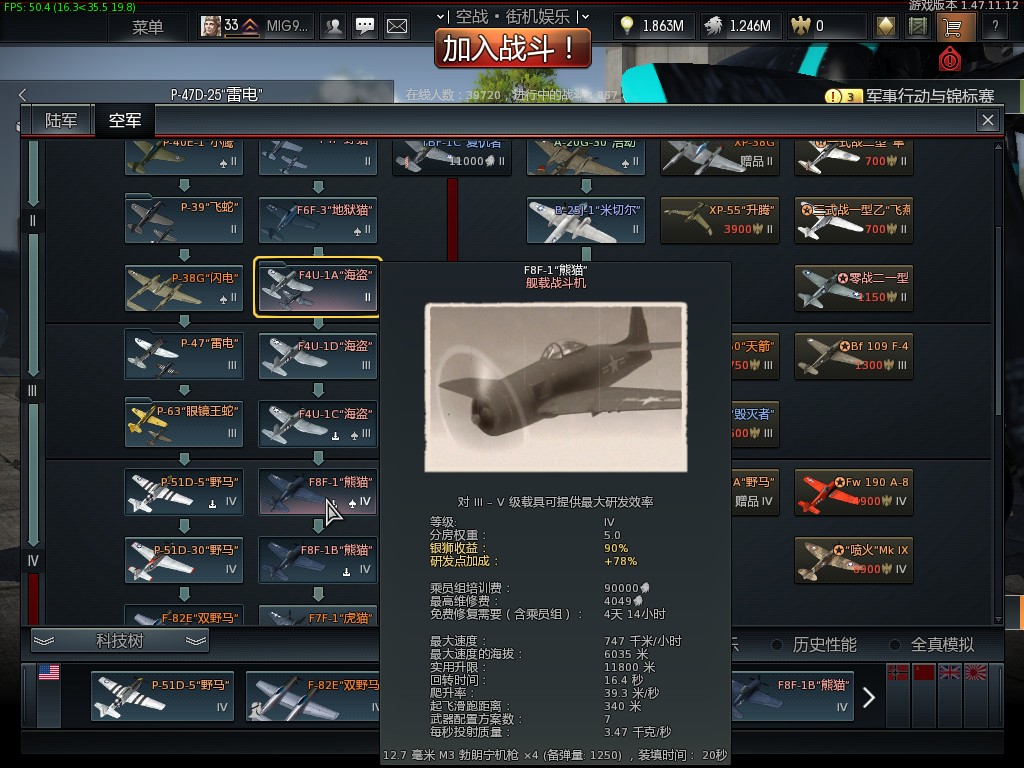Open the chat speech bubble icon
This screenshot has height=768, width=1024.
point(365,27)
